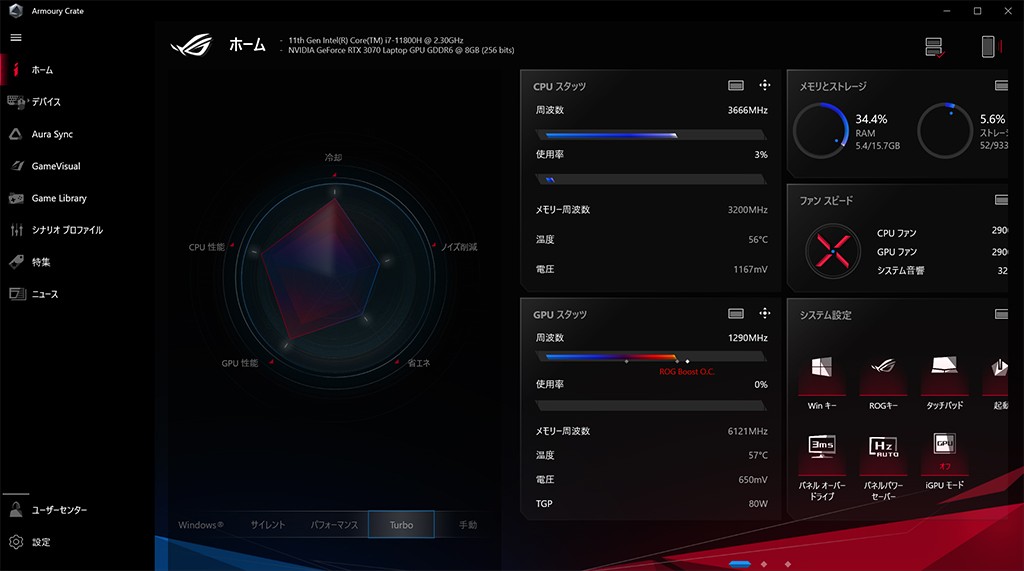Screen dimensions: 1024x571
Task: Toggle the パネル オーバードライブ 3ms setting
Action: pos(822,458)
